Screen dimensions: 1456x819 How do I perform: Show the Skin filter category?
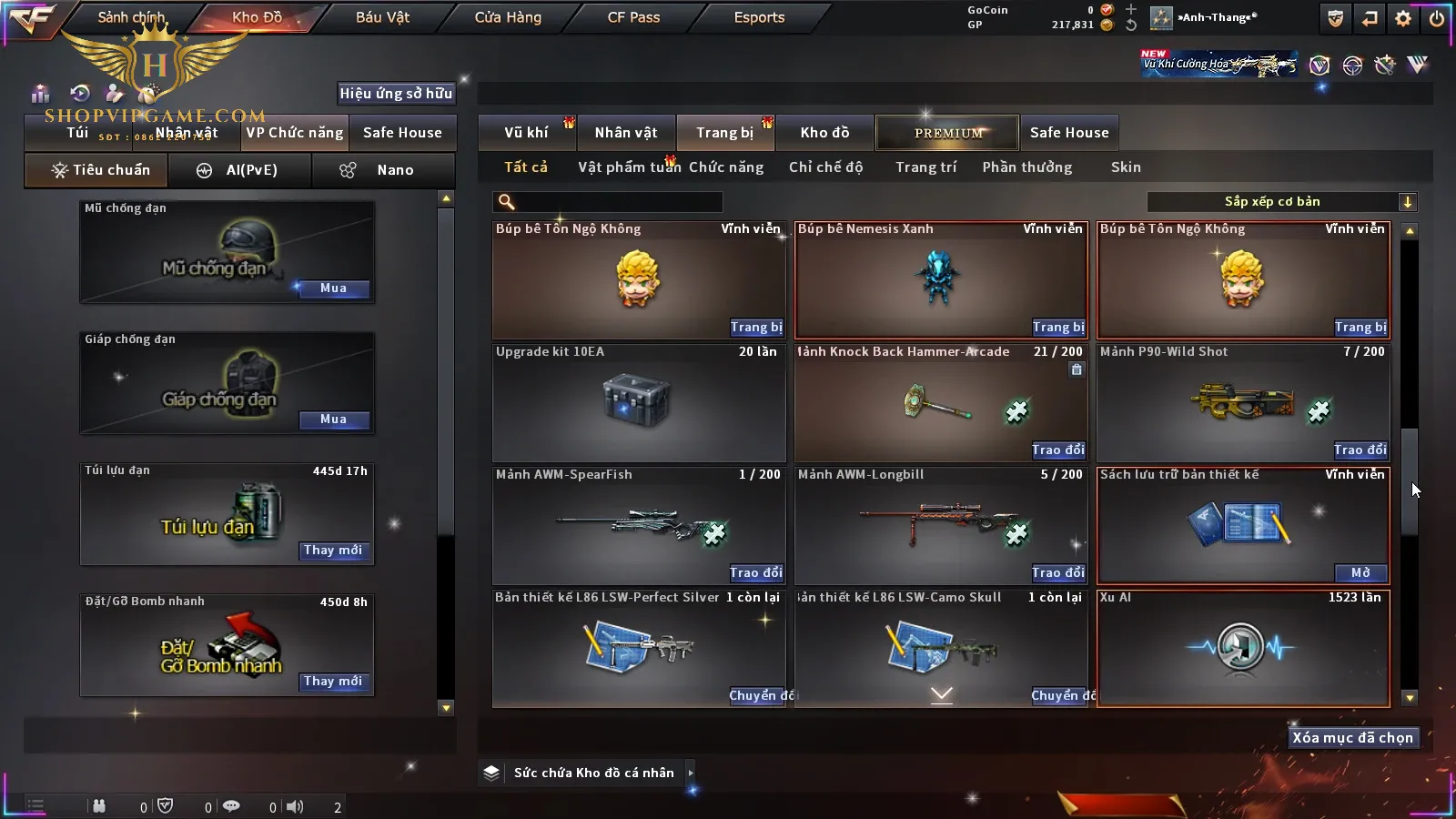[x=1126, y=167]
